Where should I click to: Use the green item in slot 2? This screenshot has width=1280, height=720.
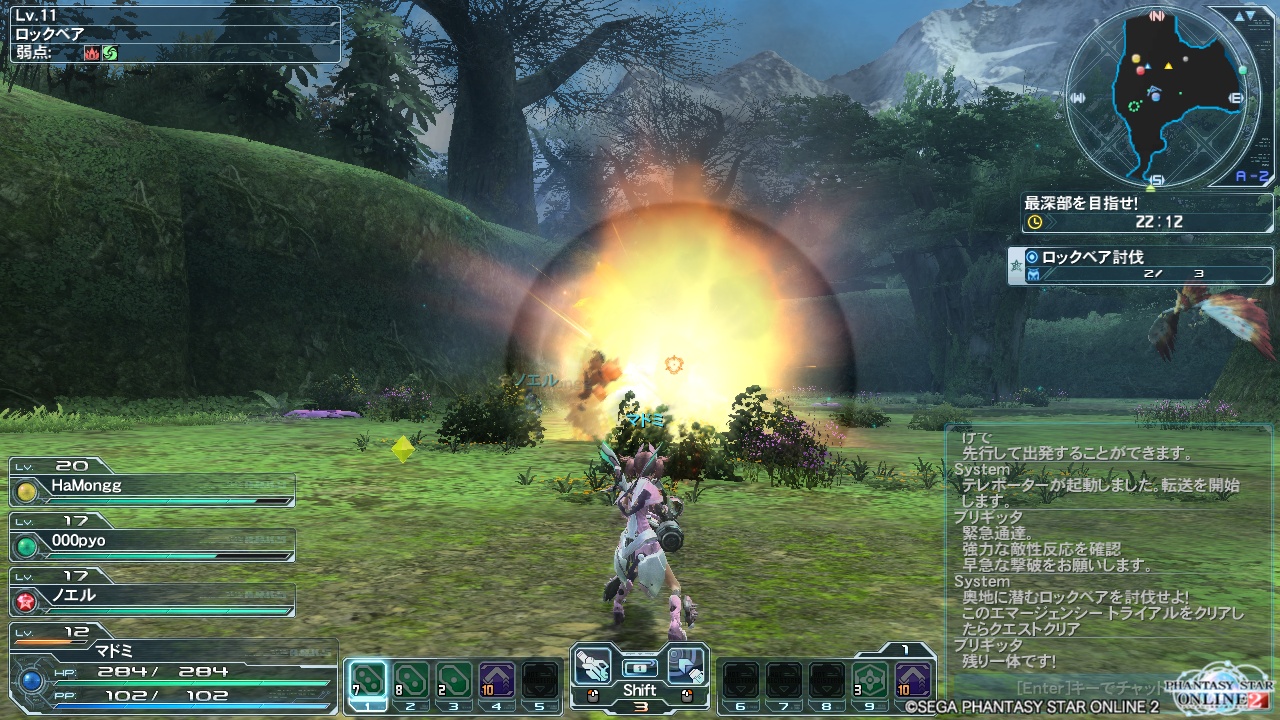click(410, 681)
